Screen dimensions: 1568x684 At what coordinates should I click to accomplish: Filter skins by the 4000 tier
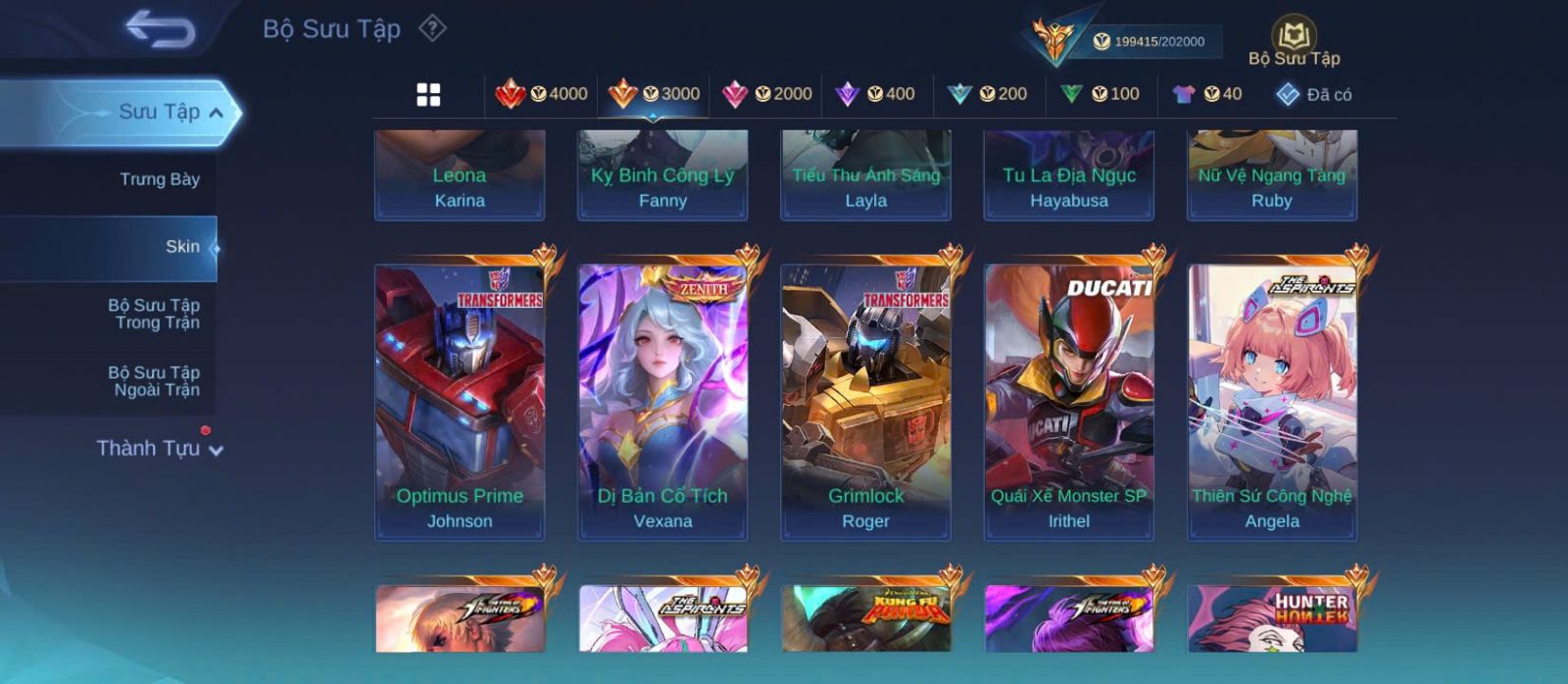point(542,94)
